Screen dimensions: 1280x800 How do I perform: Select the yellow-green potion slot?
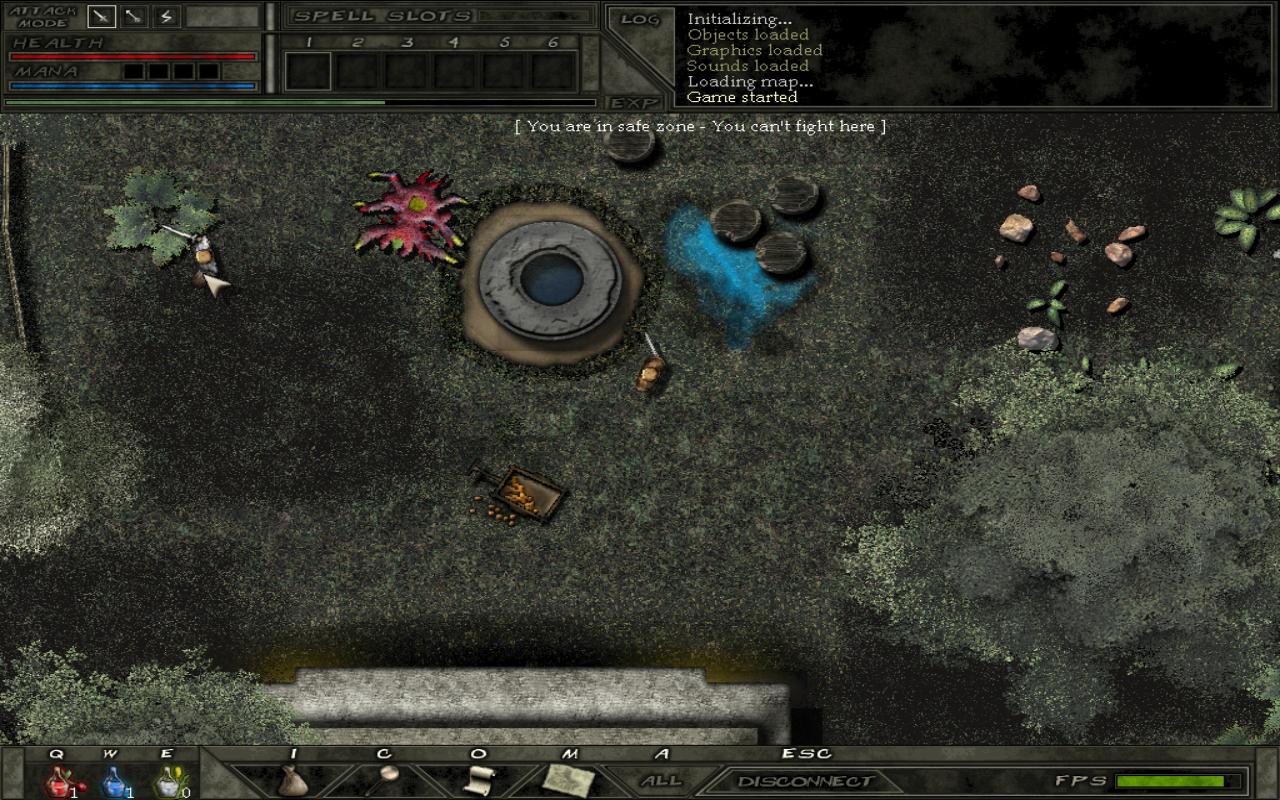tap(168, 780)
